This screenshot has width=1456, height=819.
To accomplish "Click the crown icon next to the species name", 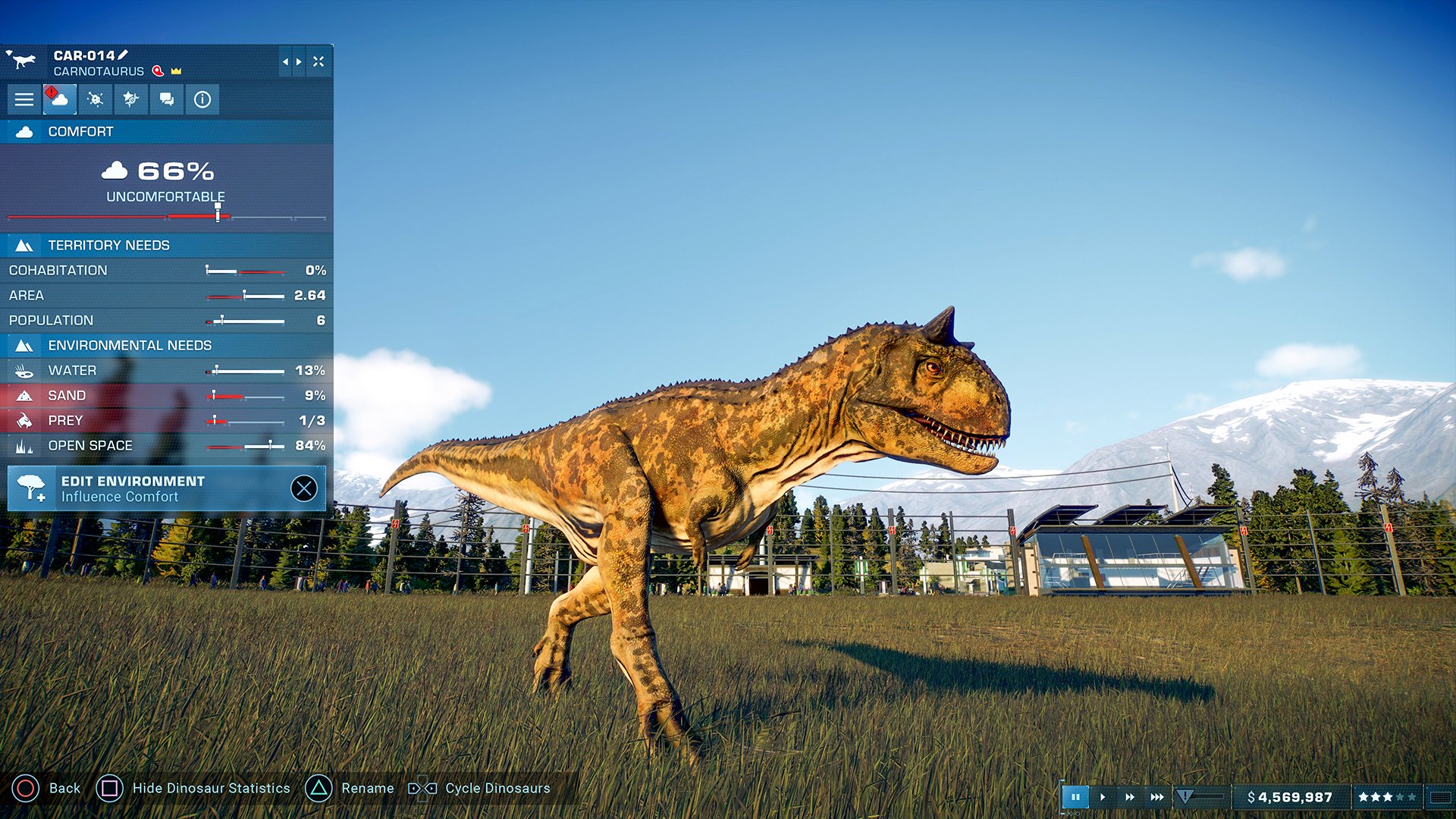I will point(176,71).
